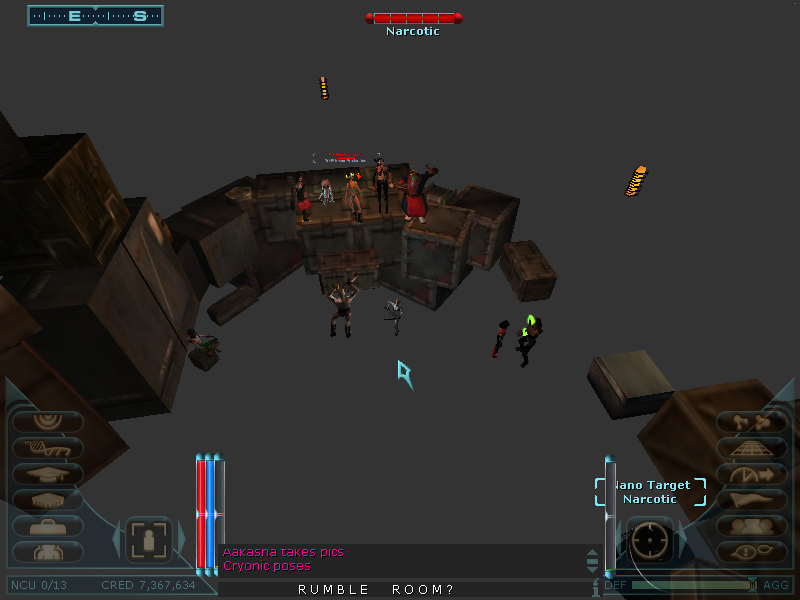
Task: Click the chat text input line
Action: (400, 589)
